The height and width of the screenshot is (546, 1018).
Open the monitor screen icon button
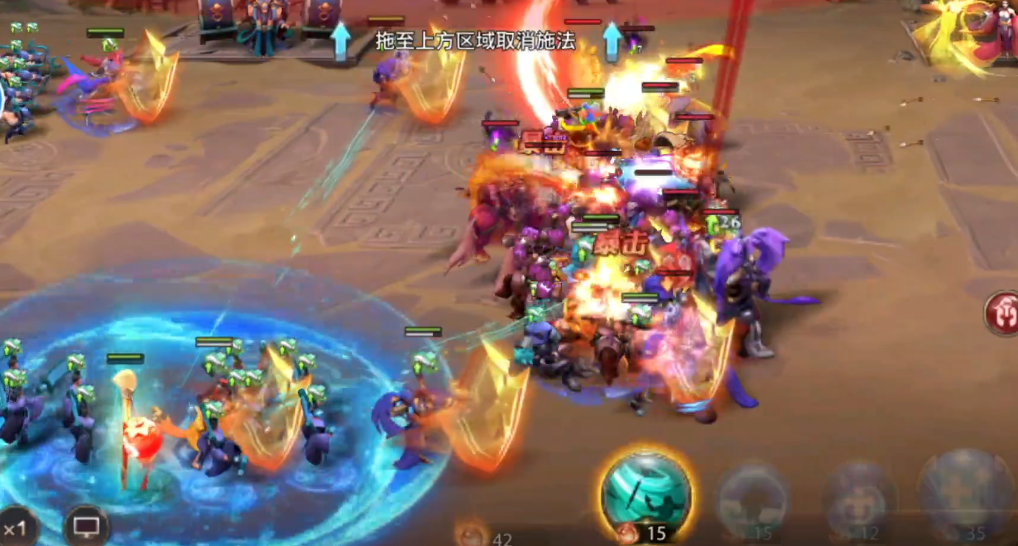click(x=87, y=525)
